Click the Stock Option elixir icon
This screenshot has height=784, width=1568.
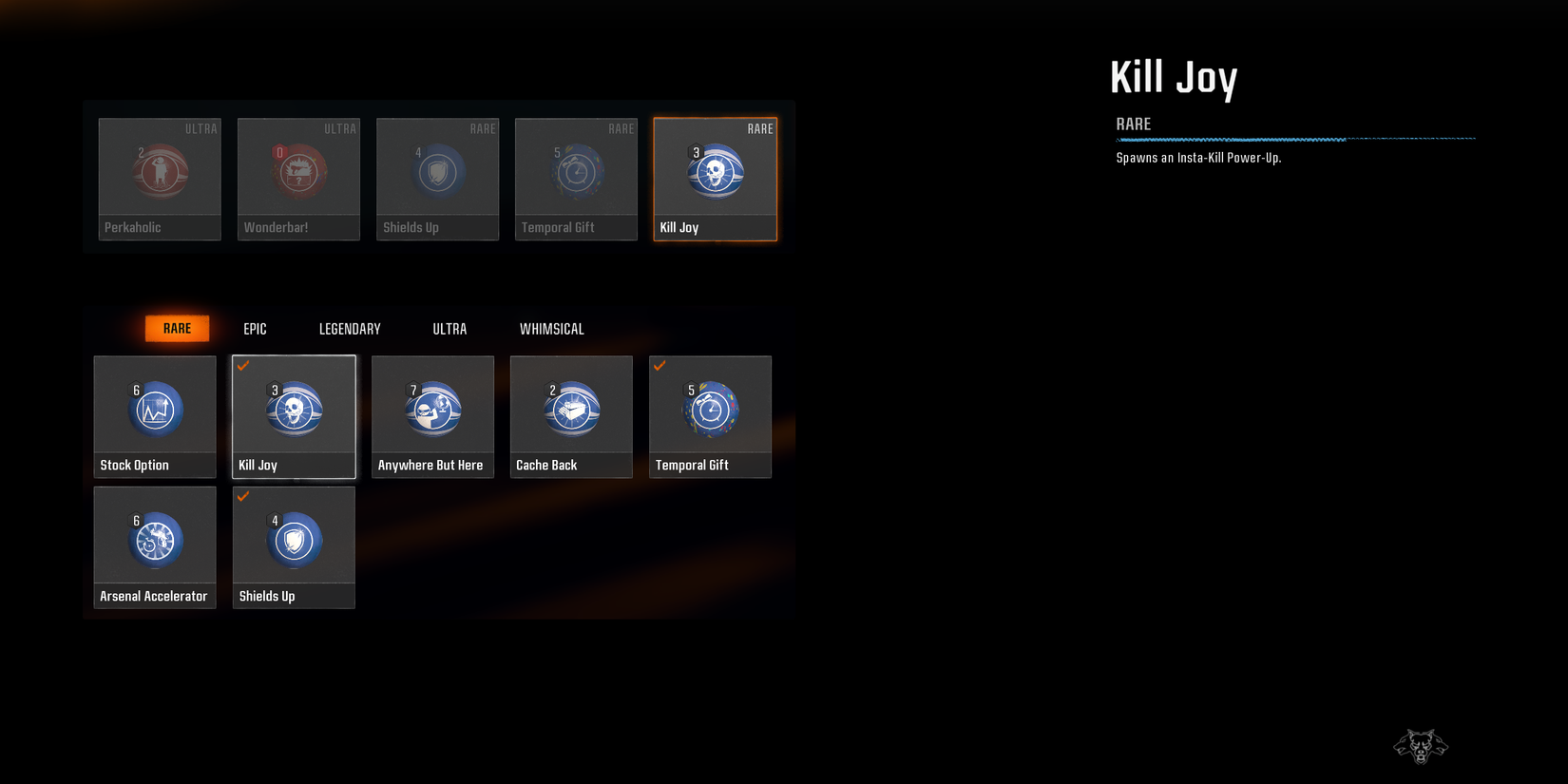(154, 409)
